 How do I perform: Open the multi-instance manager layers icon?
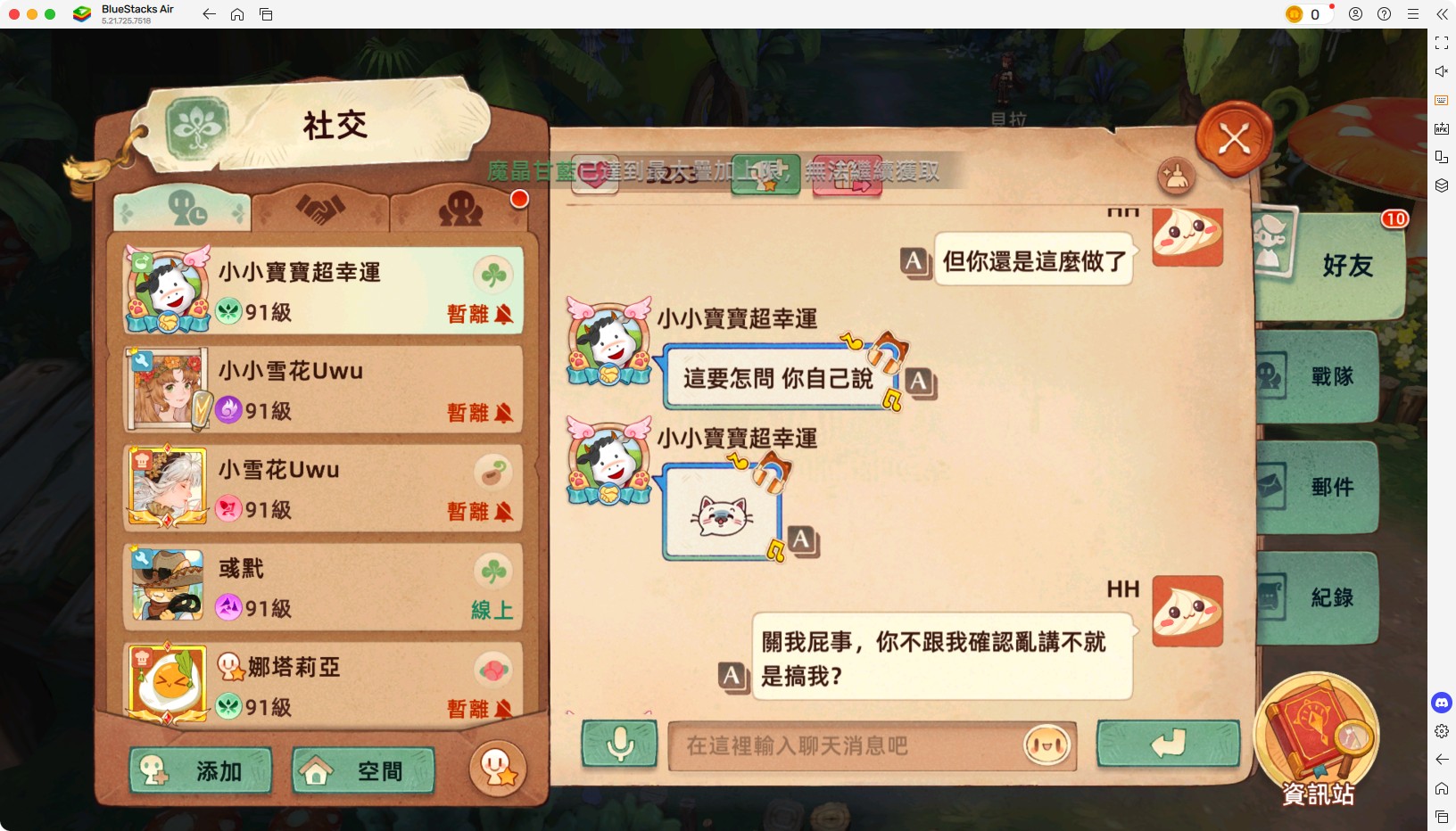tap(1442, 185)
